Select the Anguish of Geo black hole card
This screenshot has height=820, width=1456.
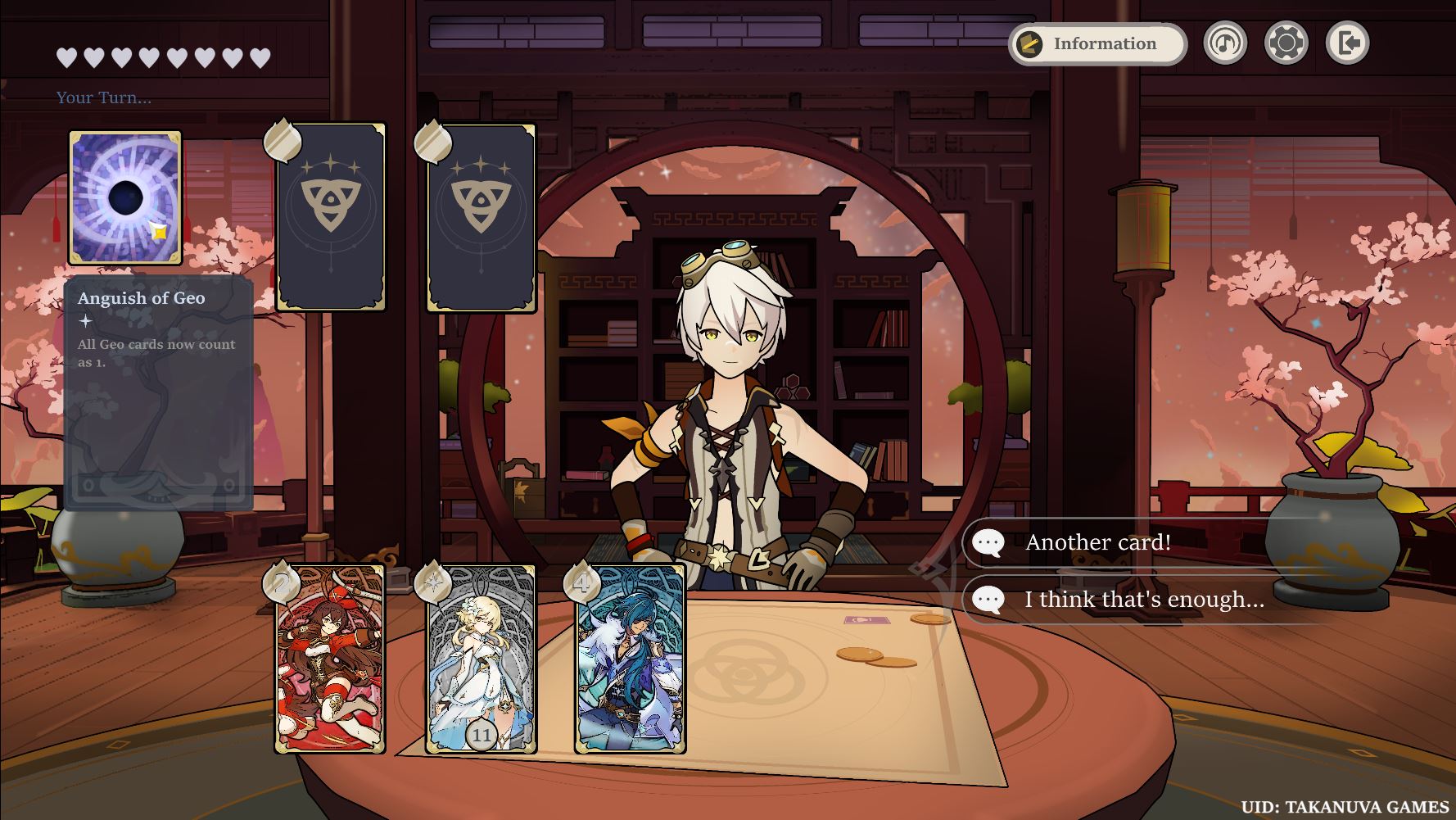pos(125,198)
